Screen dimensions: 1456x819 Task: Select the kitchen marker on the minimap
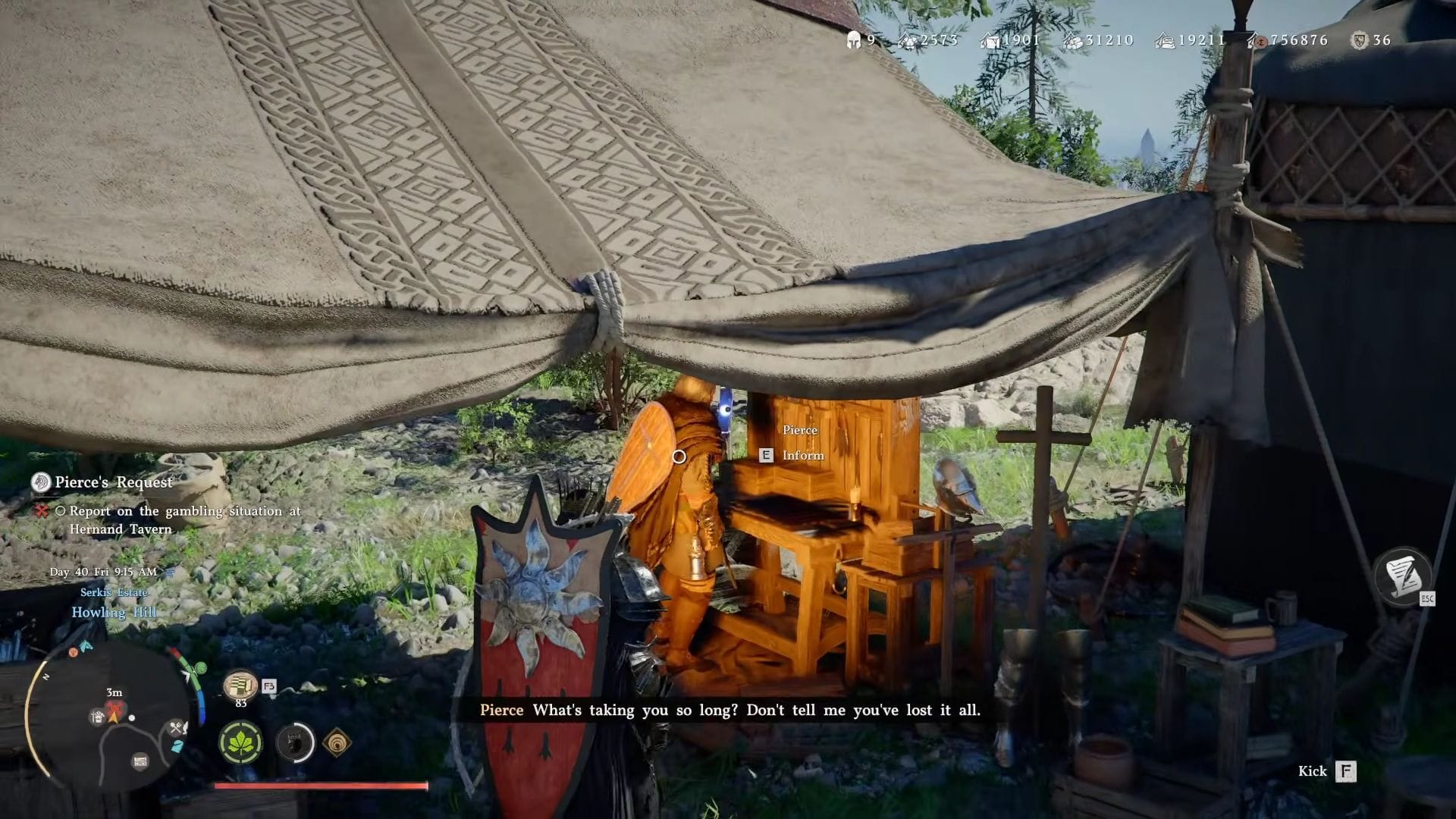pyautogui.click(x=97, y=717)
